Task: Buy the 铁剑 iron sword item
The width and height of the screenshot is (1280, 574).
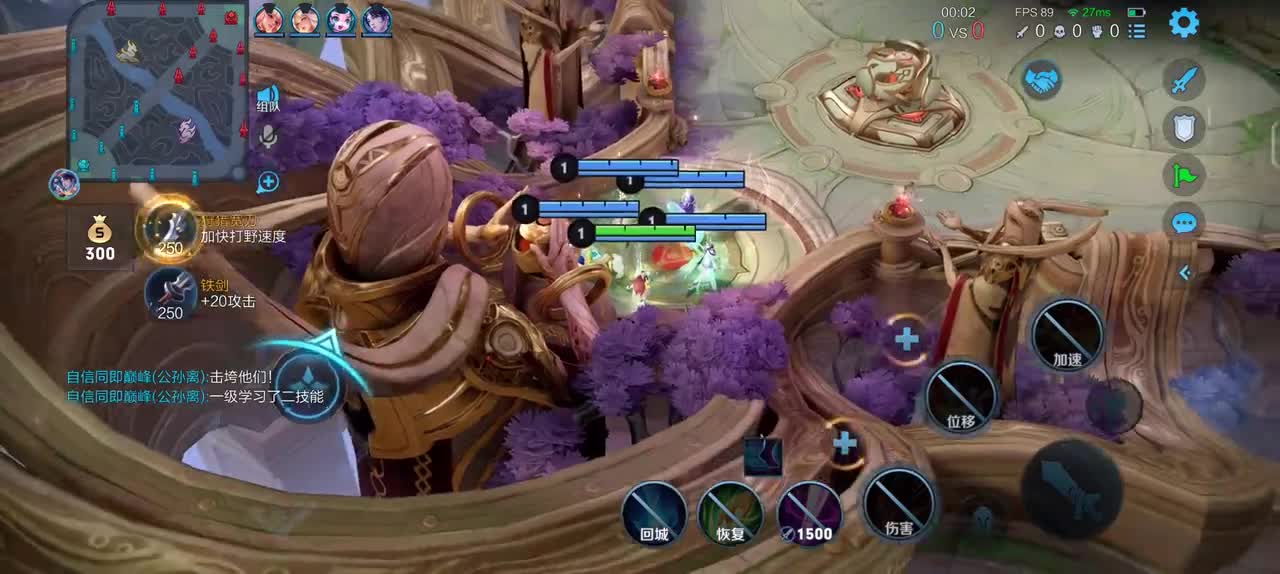Action: pos(170,296)
